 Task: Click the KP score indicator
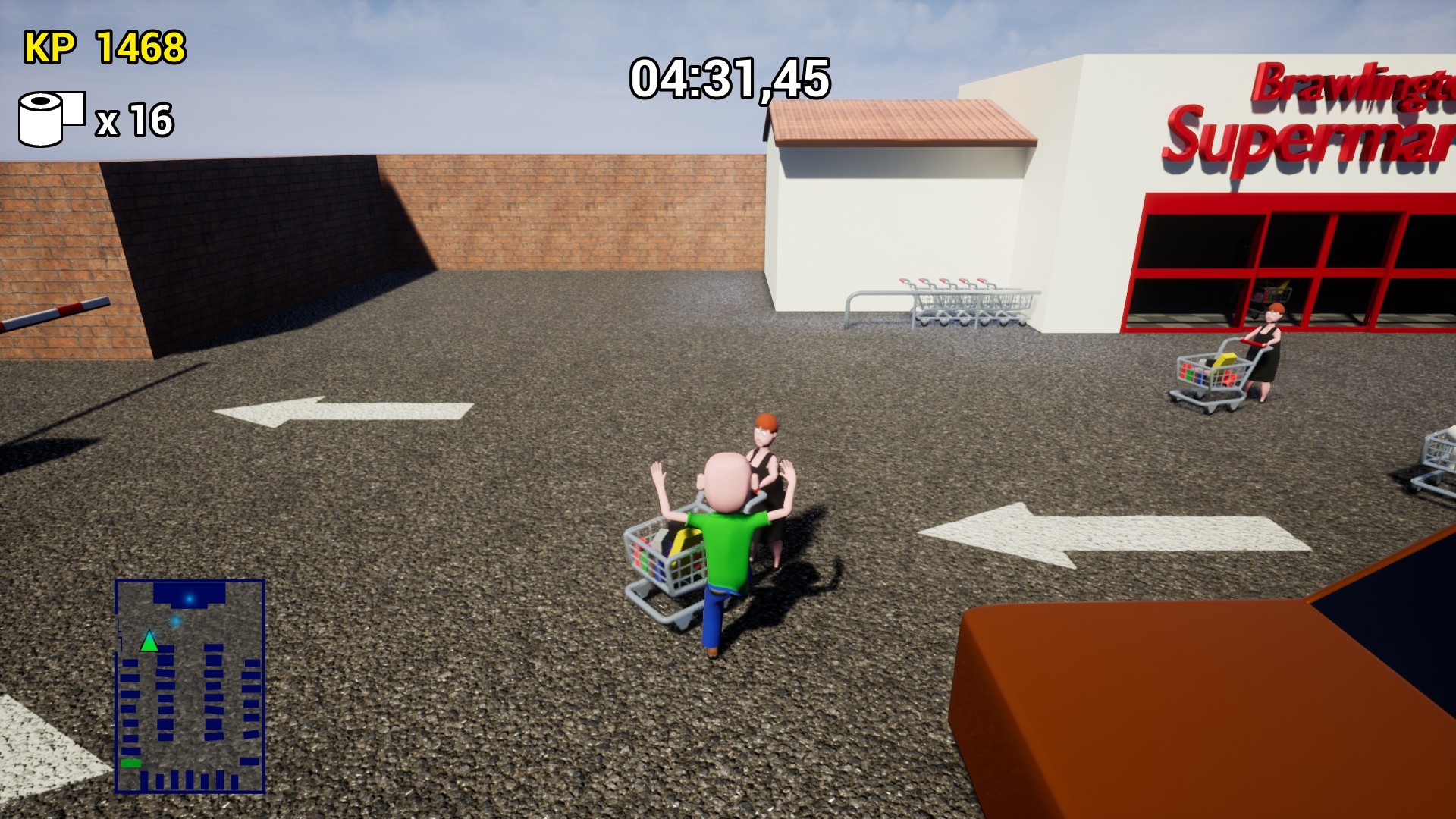tap(50, 47)
